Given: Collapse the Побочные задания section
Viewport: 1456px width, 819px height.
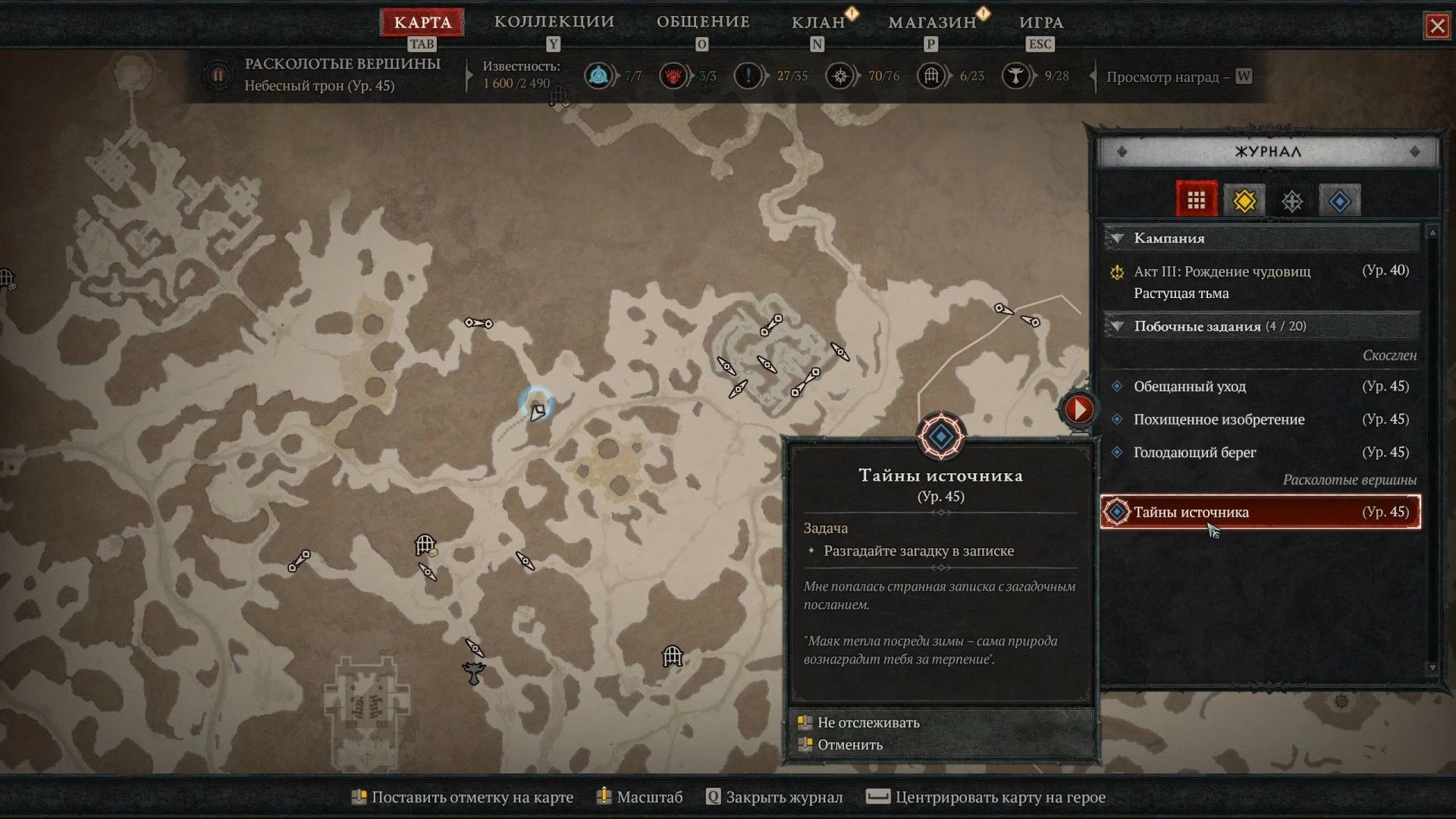Looking at the screenshot, I should [x=1117, y=326].
